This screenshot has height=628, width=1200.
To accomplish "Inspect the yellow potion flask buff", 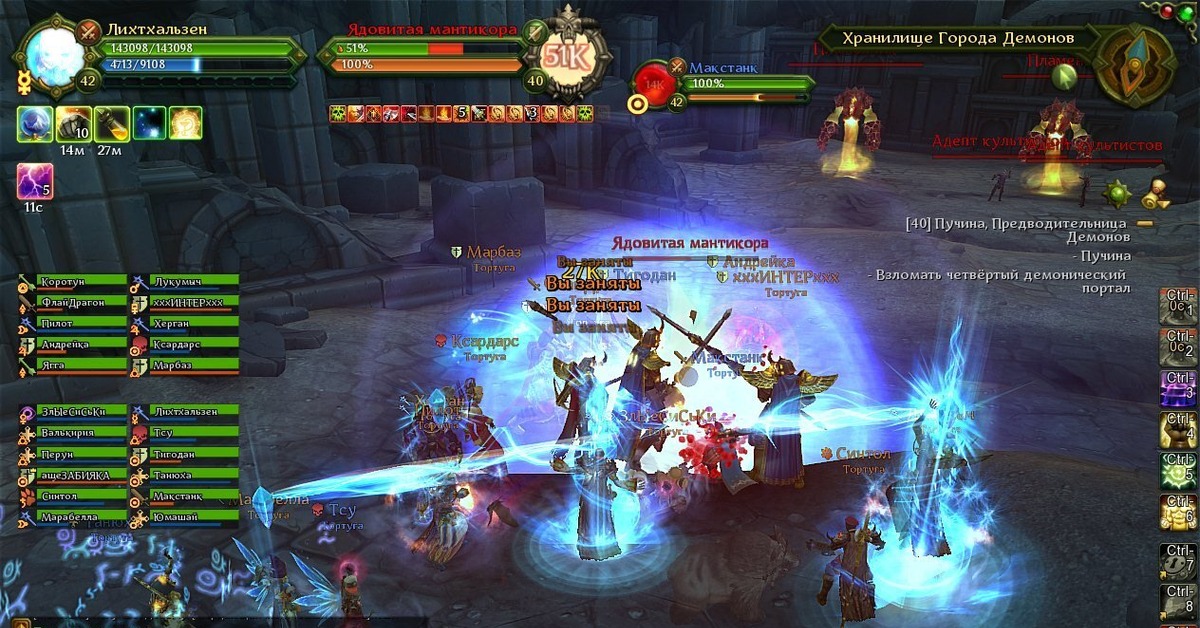I will click(x=112, y=123).
